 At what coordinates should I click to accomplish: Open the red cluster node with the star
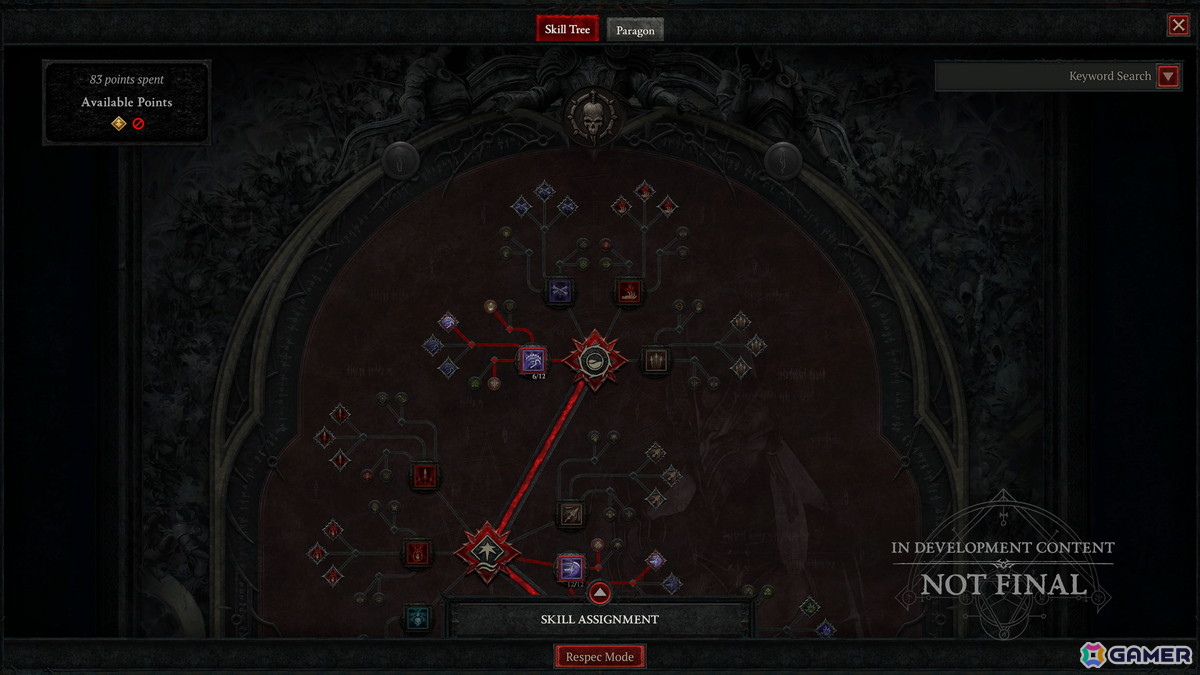[x=487, y=550]
